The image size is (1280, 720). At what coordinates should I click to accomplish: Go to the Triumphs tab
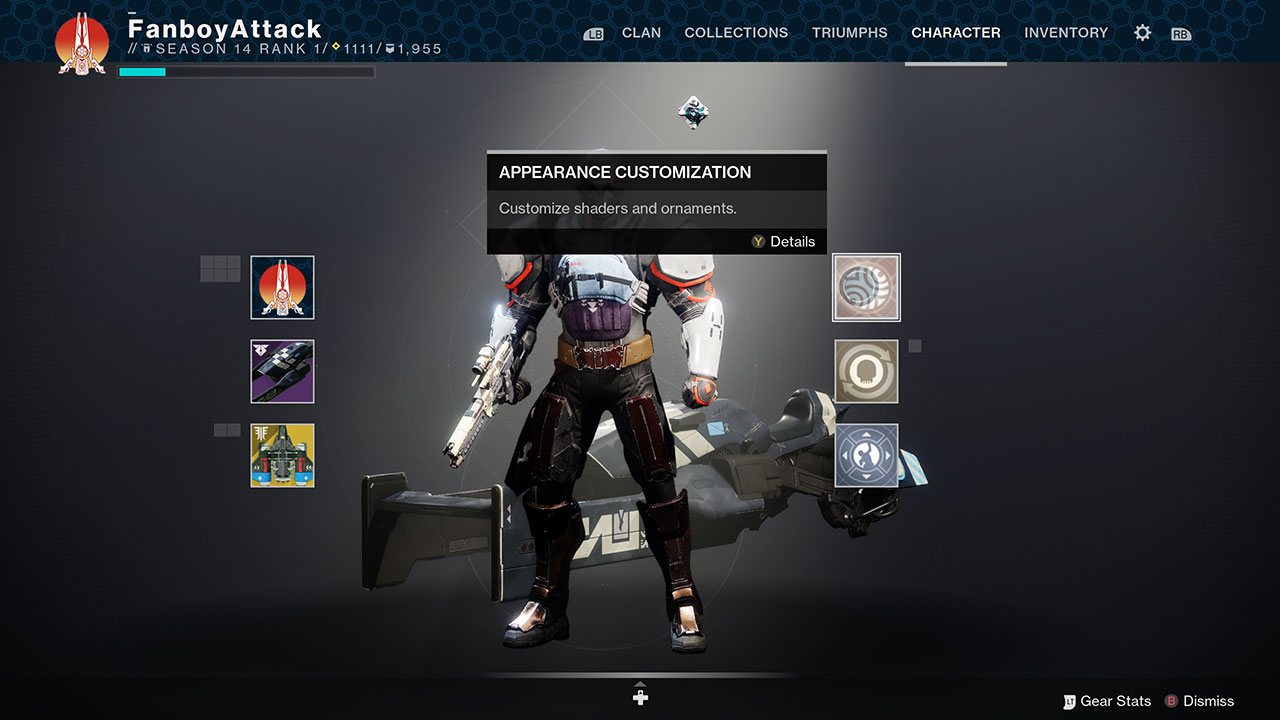pyautogui.click(x=849, y=33)
